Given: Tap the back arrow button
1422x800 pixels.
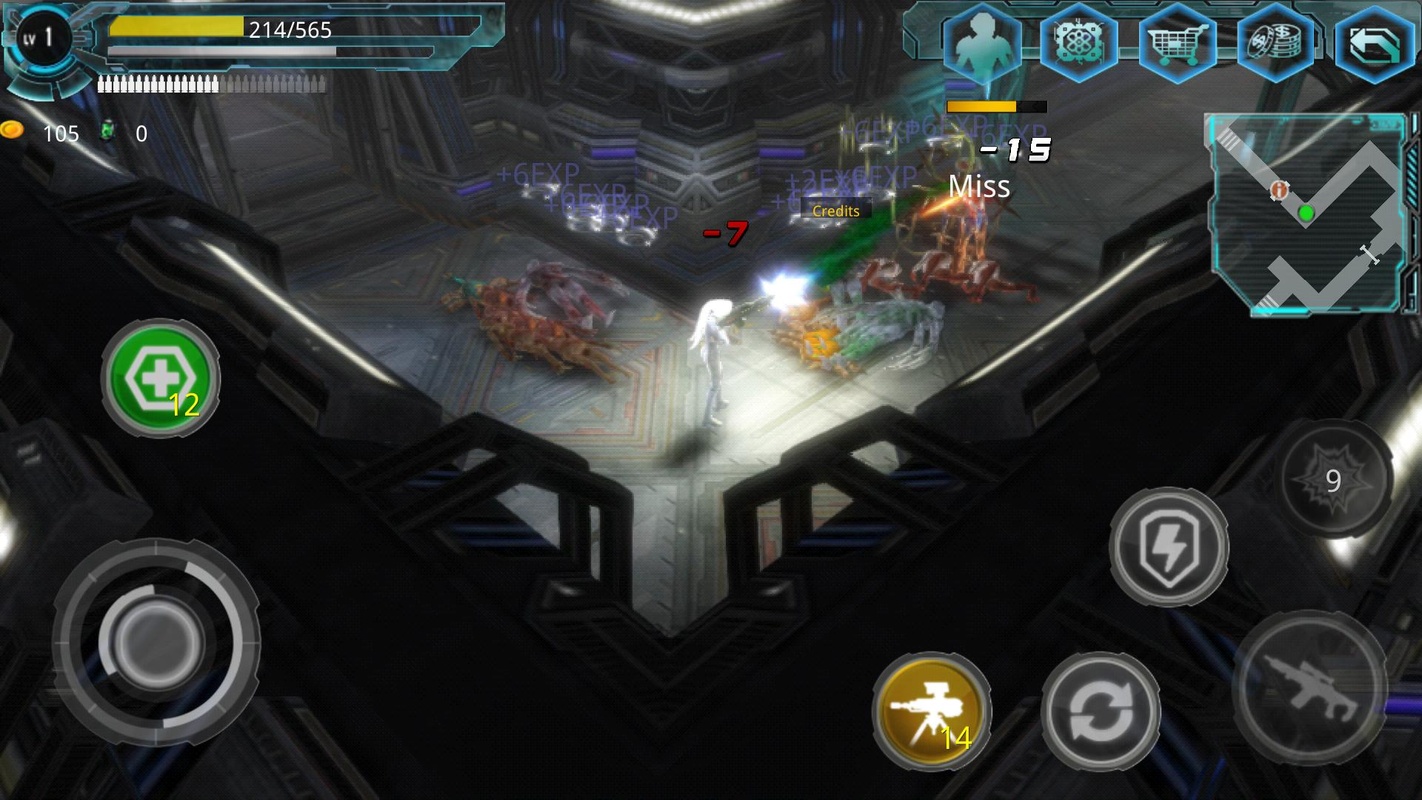Looking at the screenshot, I should pyautogui.click(x=1374, y=45).
